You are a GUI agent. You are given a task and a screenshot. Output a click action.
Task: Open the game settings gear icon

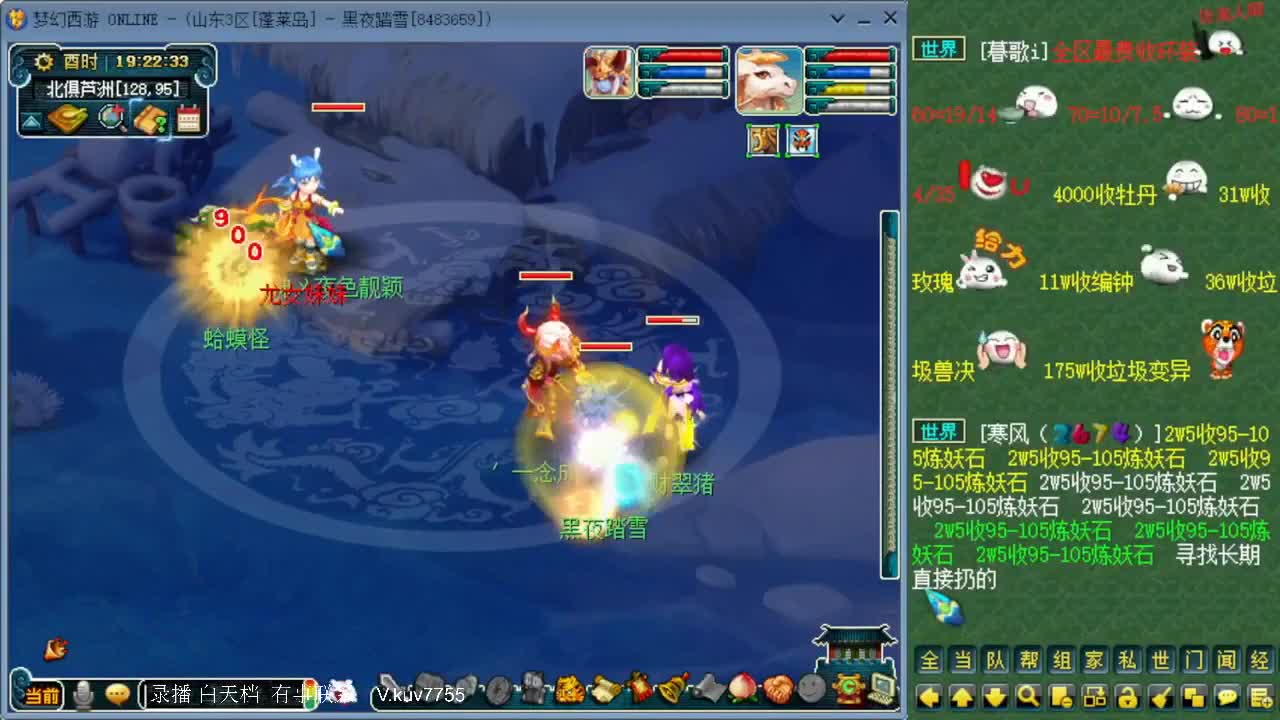[42, 61]
